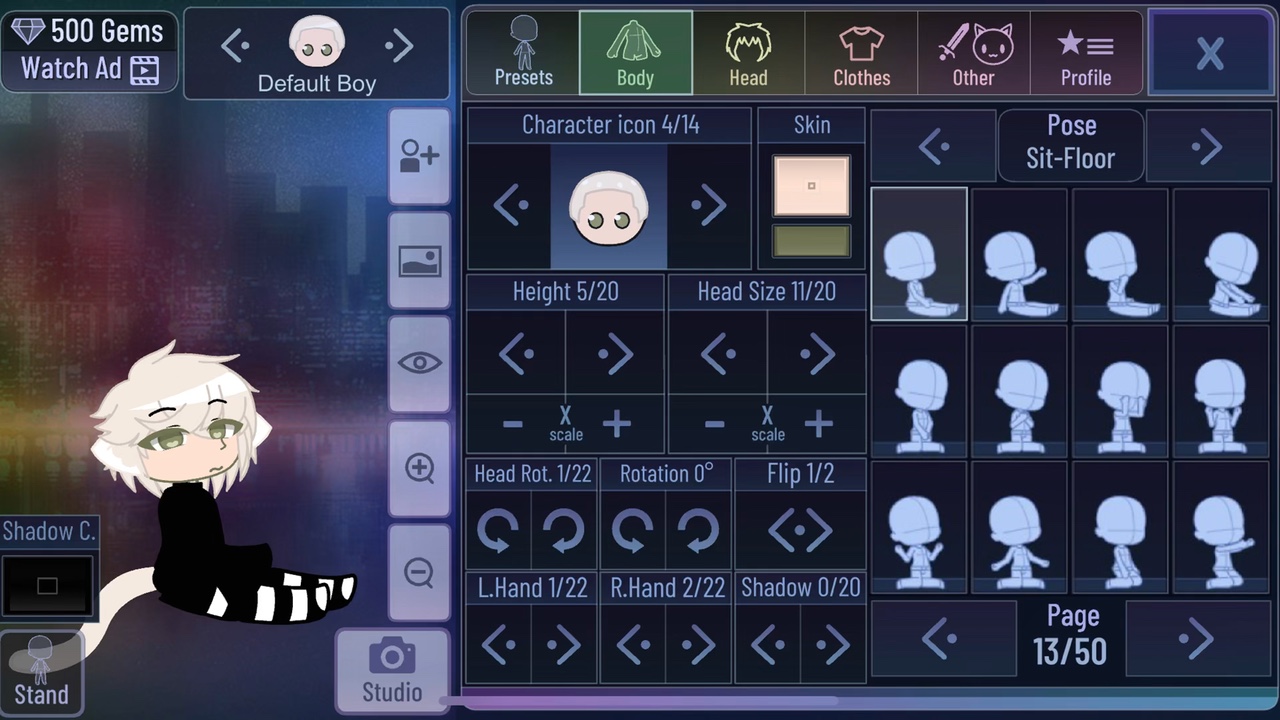This screenshot has width=1280, height=720.
Task: Rotate head counterclockwise with Head Rot icon
Action: pos(498,531)
